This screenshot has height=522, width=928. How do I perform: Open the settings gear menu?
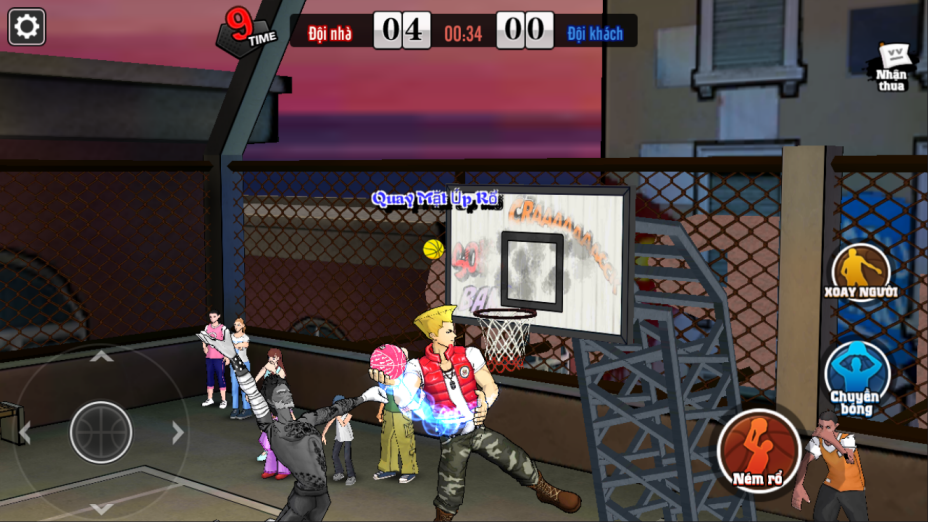tap(27, 27)
